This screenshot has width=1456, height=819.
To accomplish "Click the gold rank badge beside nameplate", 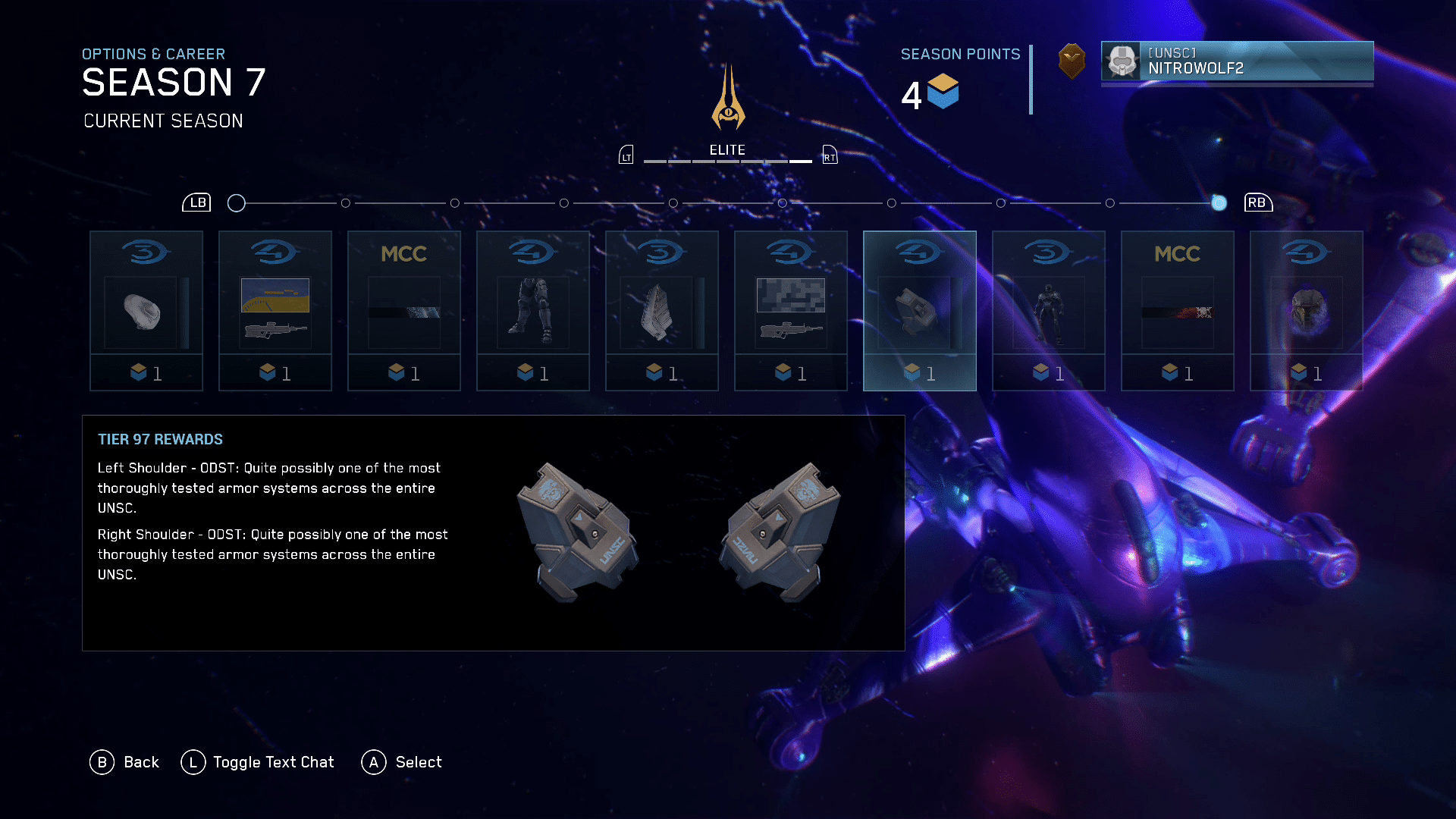I will [x=1072, y=61].
